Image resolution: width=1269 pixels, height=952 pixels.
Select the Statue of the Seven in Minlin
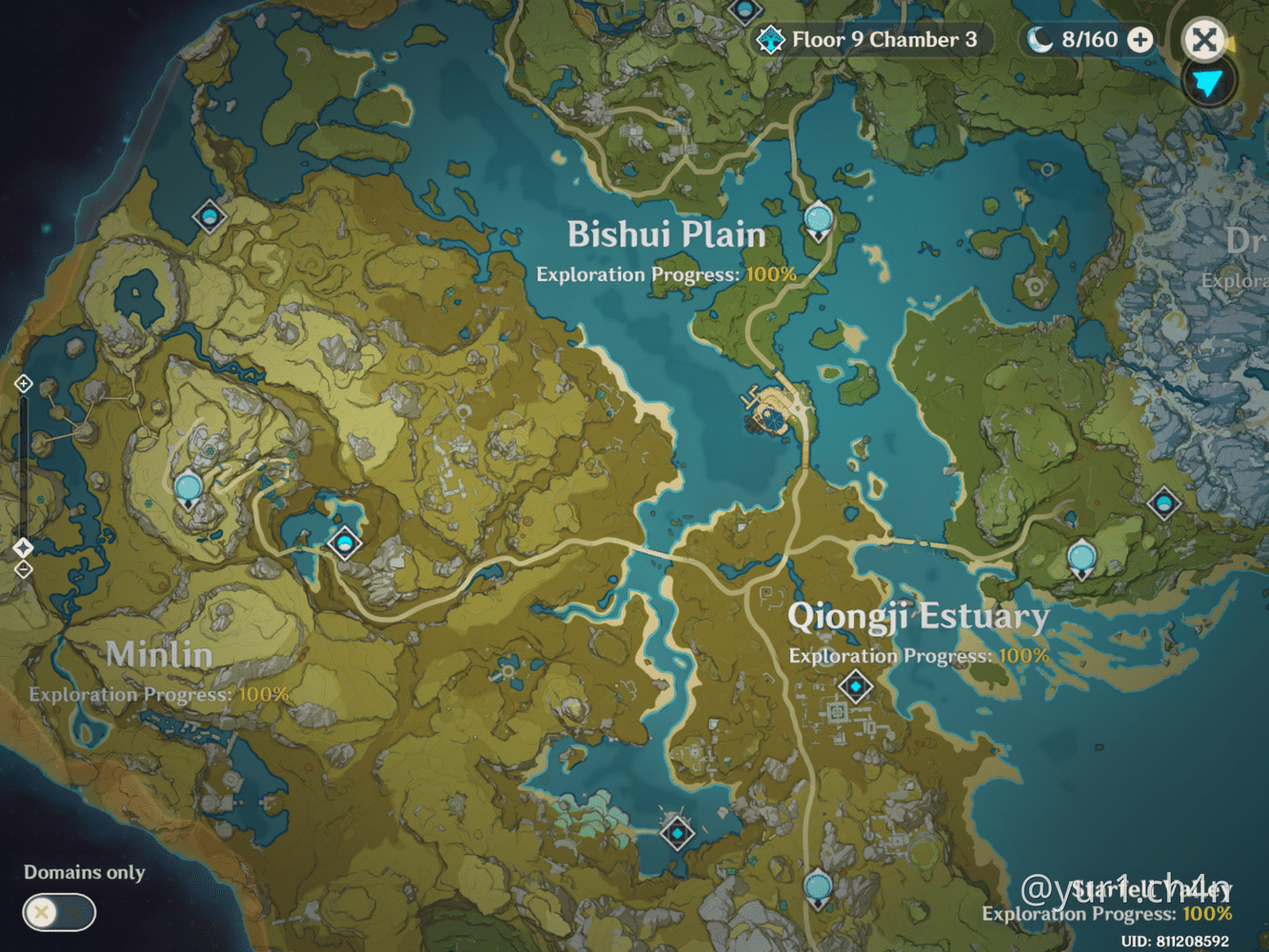[x=187, y=486]
